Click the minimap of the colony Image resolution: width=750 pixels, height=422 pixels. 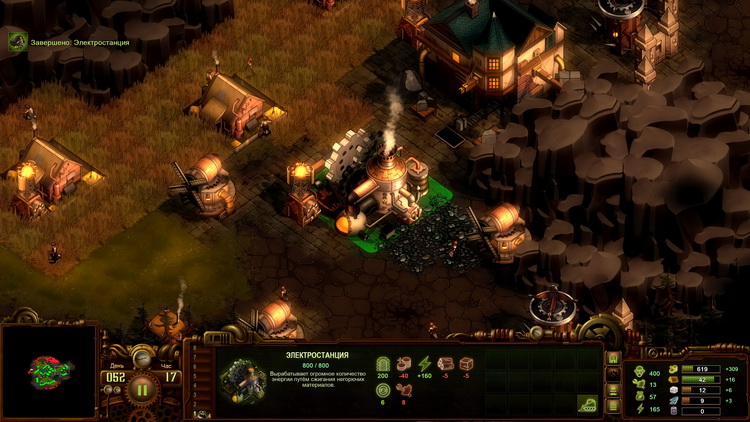pos(49,371)
